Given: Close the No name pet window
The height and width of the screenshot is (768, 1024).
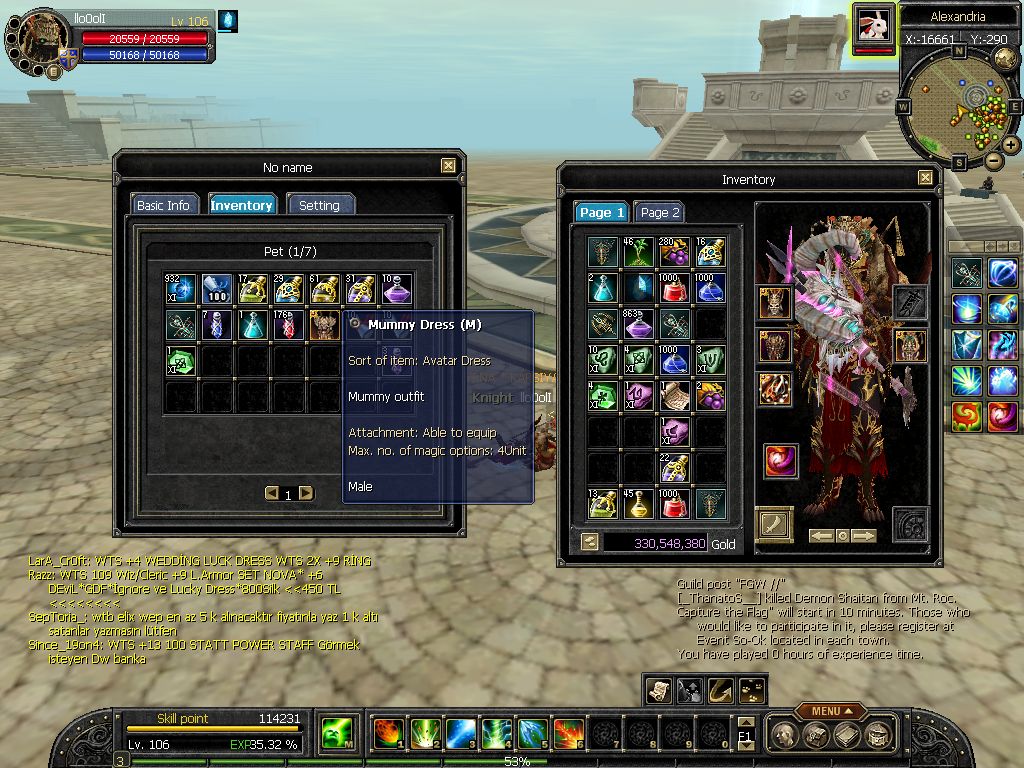Looking at the screenshot, I should pos(448,167).
